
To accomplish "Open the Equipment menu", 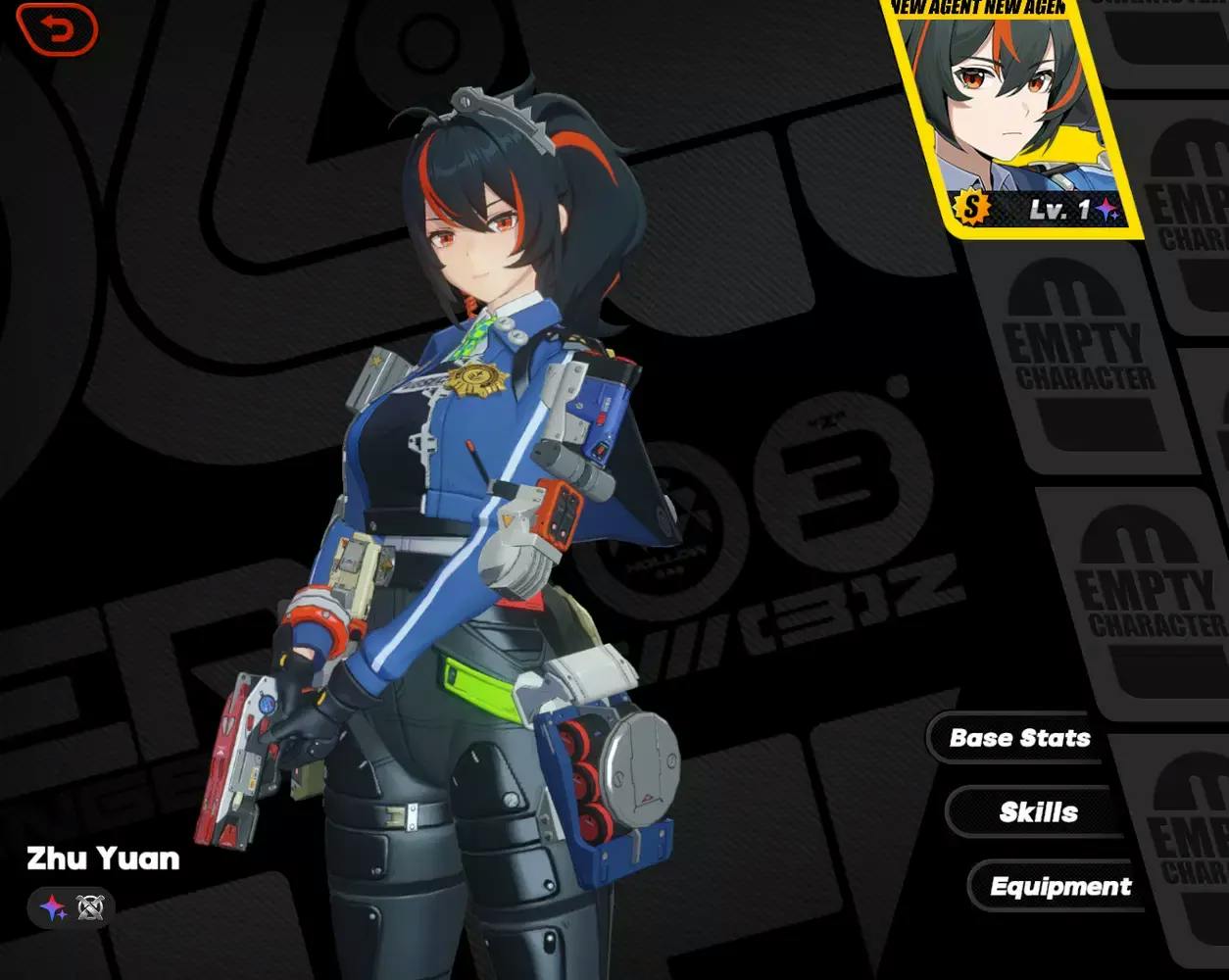I will tap(1058, 887).
